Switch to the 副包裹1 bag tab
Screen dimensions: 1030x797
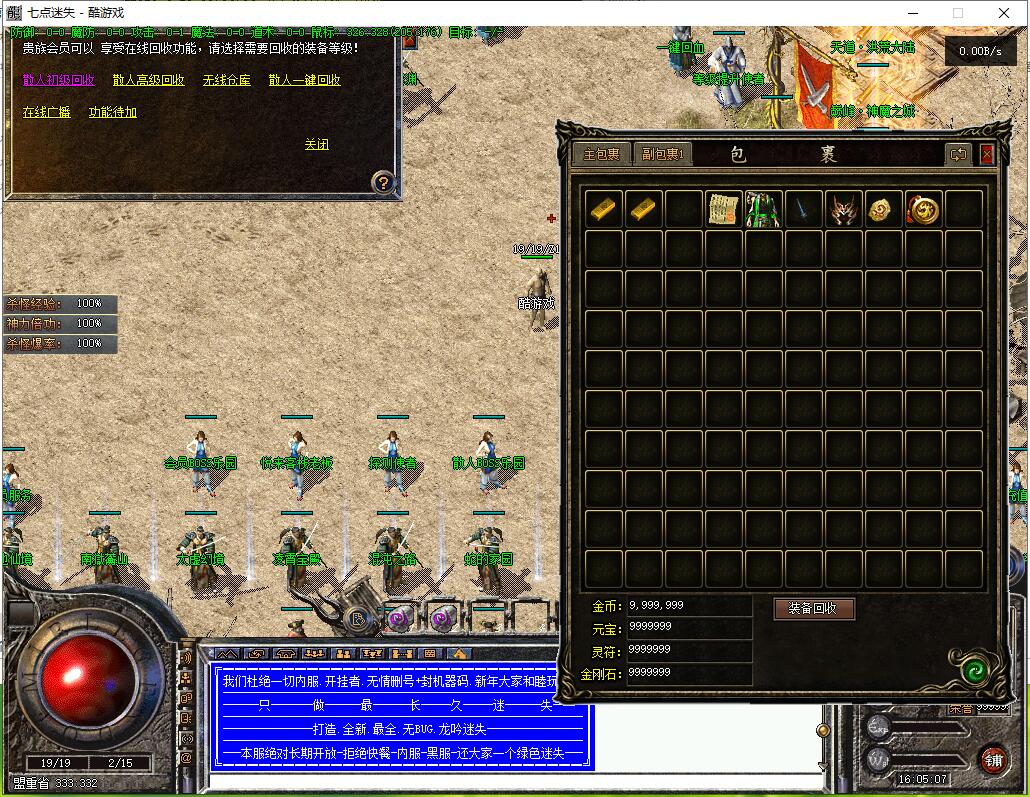[x=662, y=154]
